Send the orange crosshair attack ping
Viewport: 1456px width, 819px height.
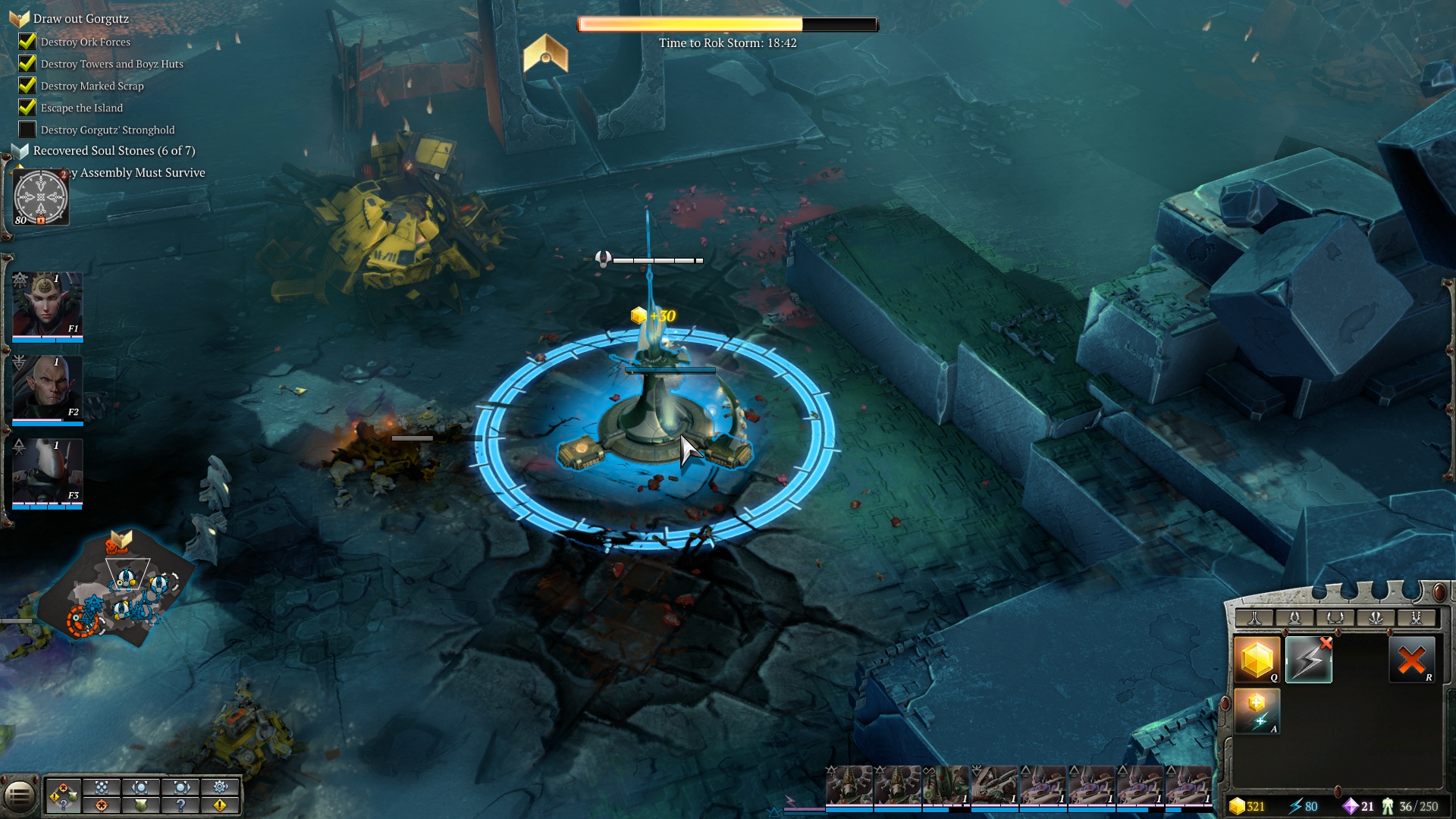tap(102, 805)
